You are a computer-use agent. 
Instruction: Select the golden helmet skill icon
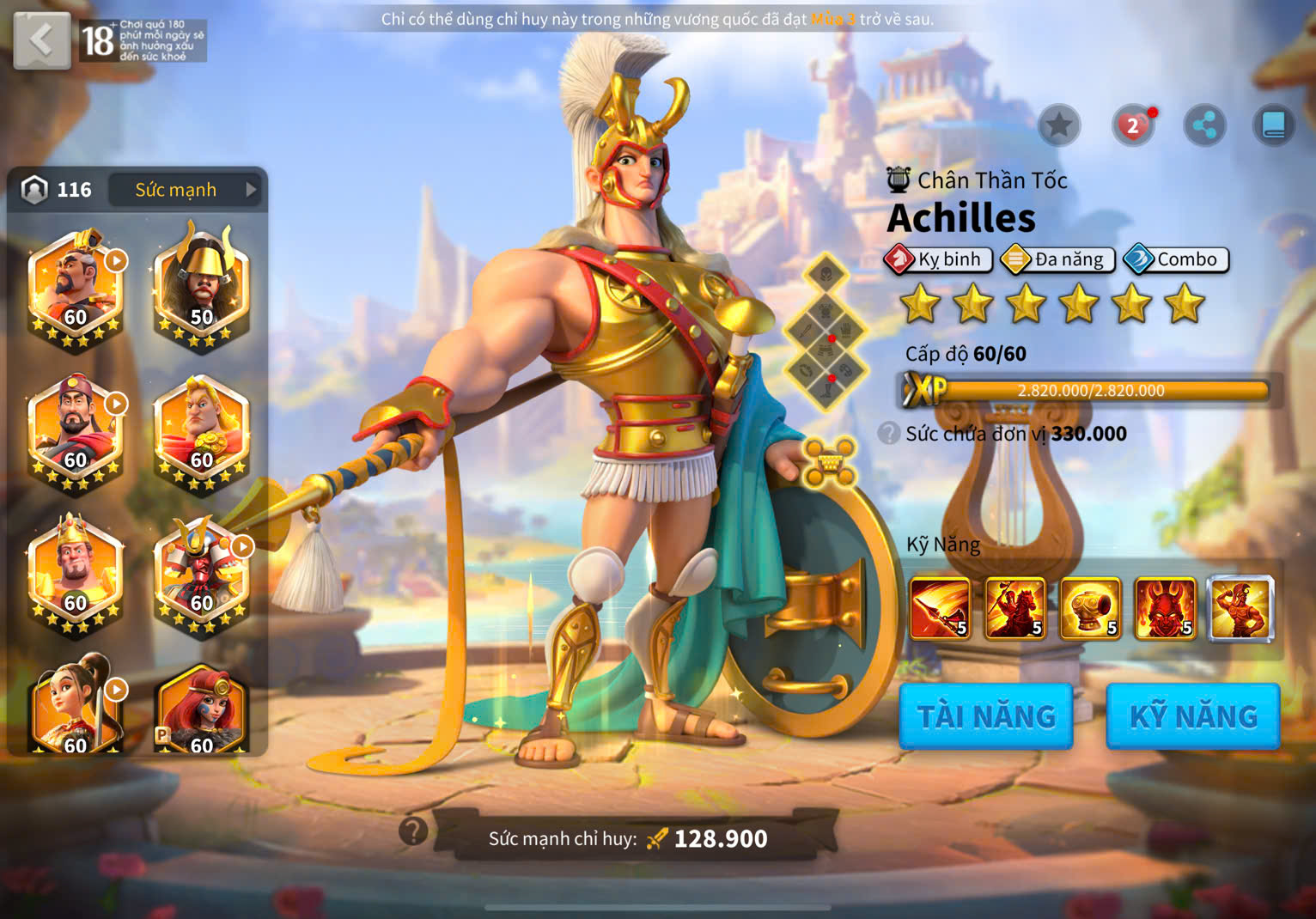tap(1090, 609)
